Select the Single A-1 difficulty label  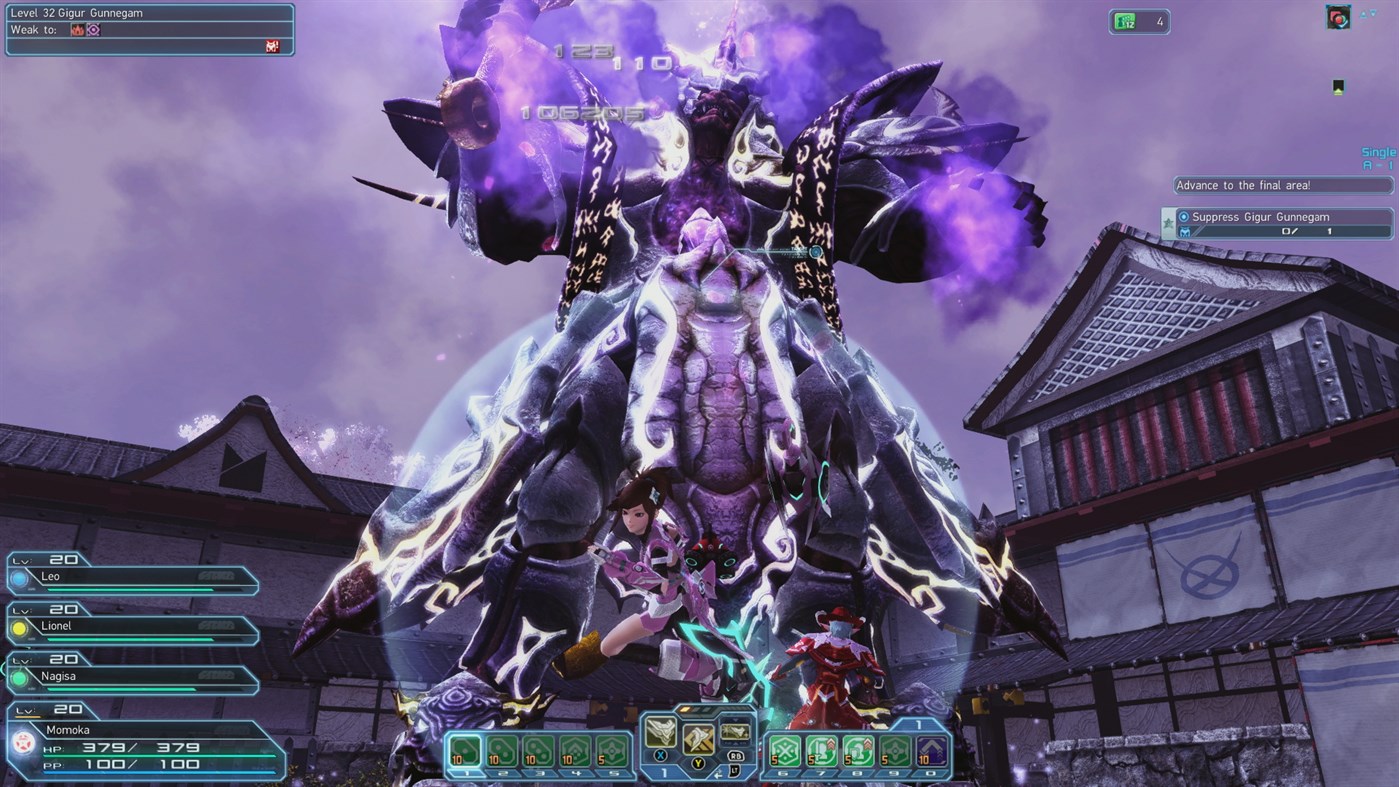tap(1378, 160)
